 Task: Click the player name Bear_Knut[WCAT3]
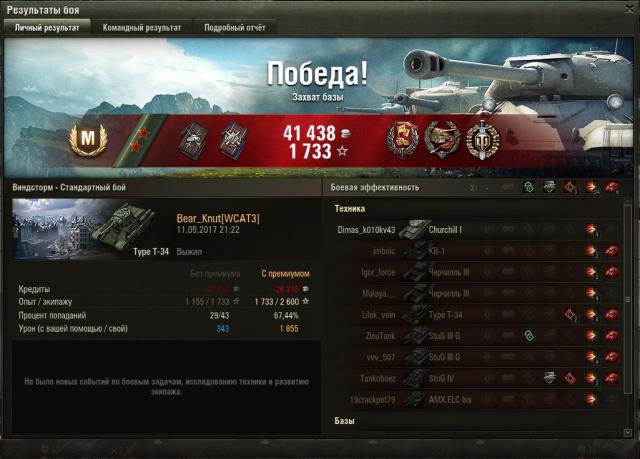click(217, 218)
